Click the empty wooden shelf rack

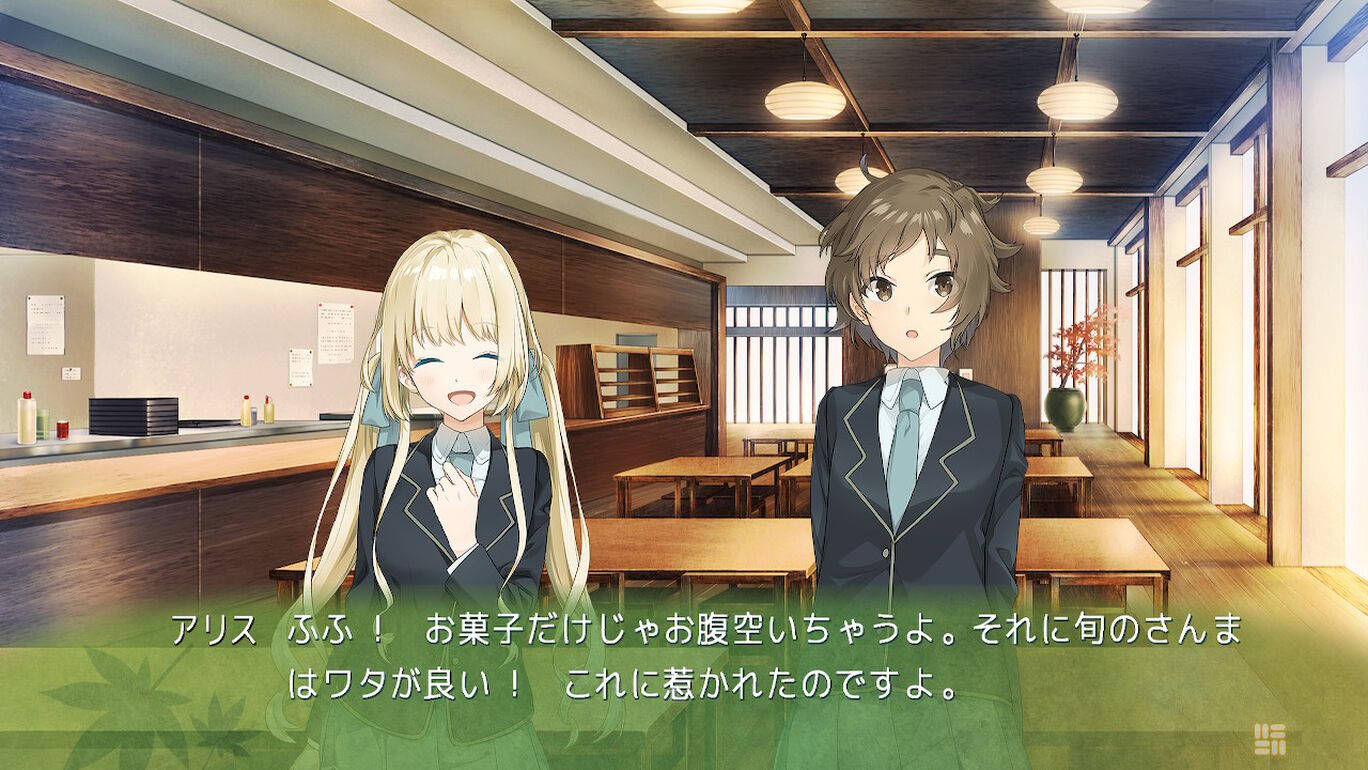pyautogui.click(x=640, y=380)
